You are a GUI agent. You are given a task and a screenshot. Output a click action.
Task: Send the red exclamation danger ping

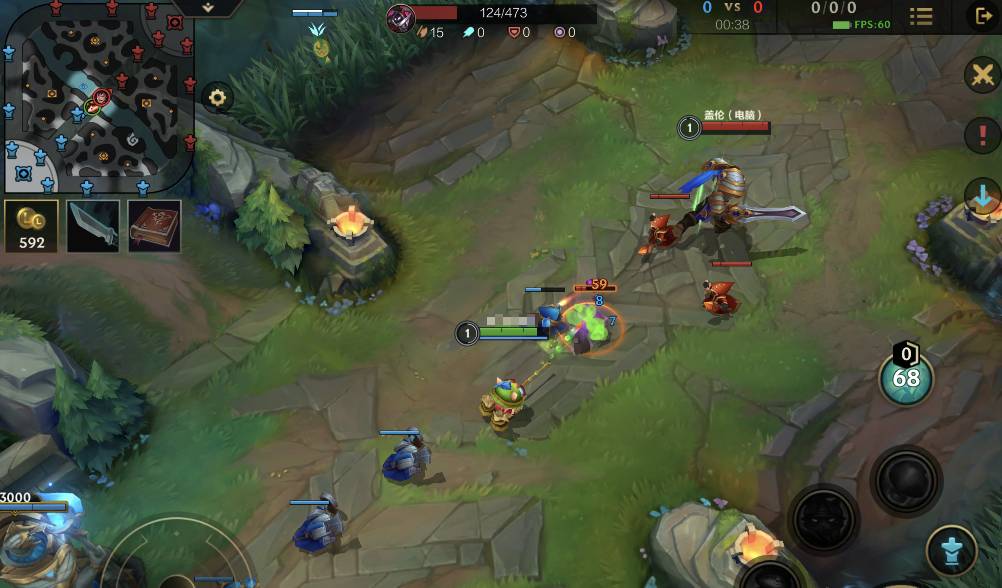click(983, 135)
